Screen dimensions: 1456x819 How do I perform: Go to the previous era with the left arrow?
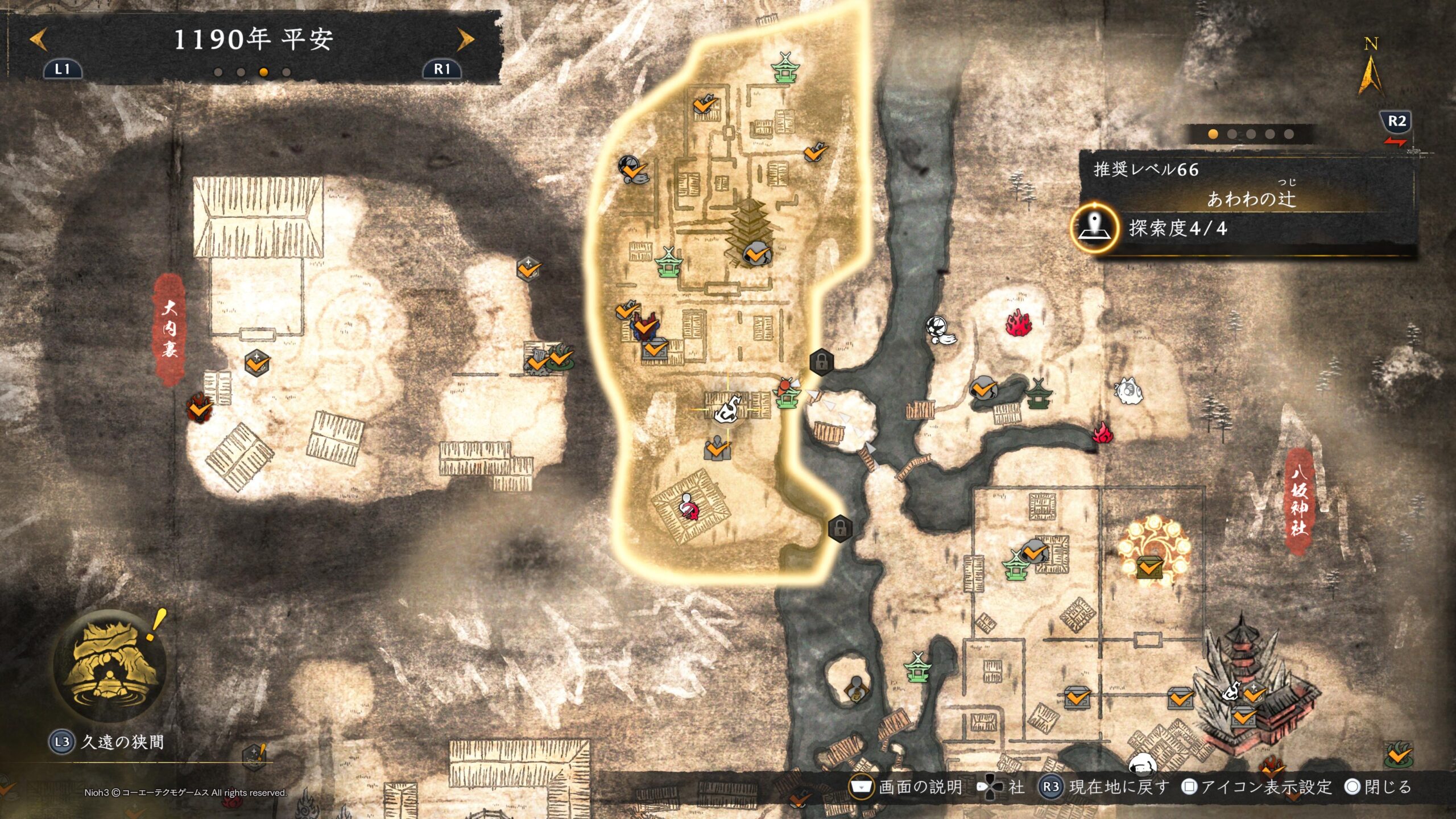39,40
